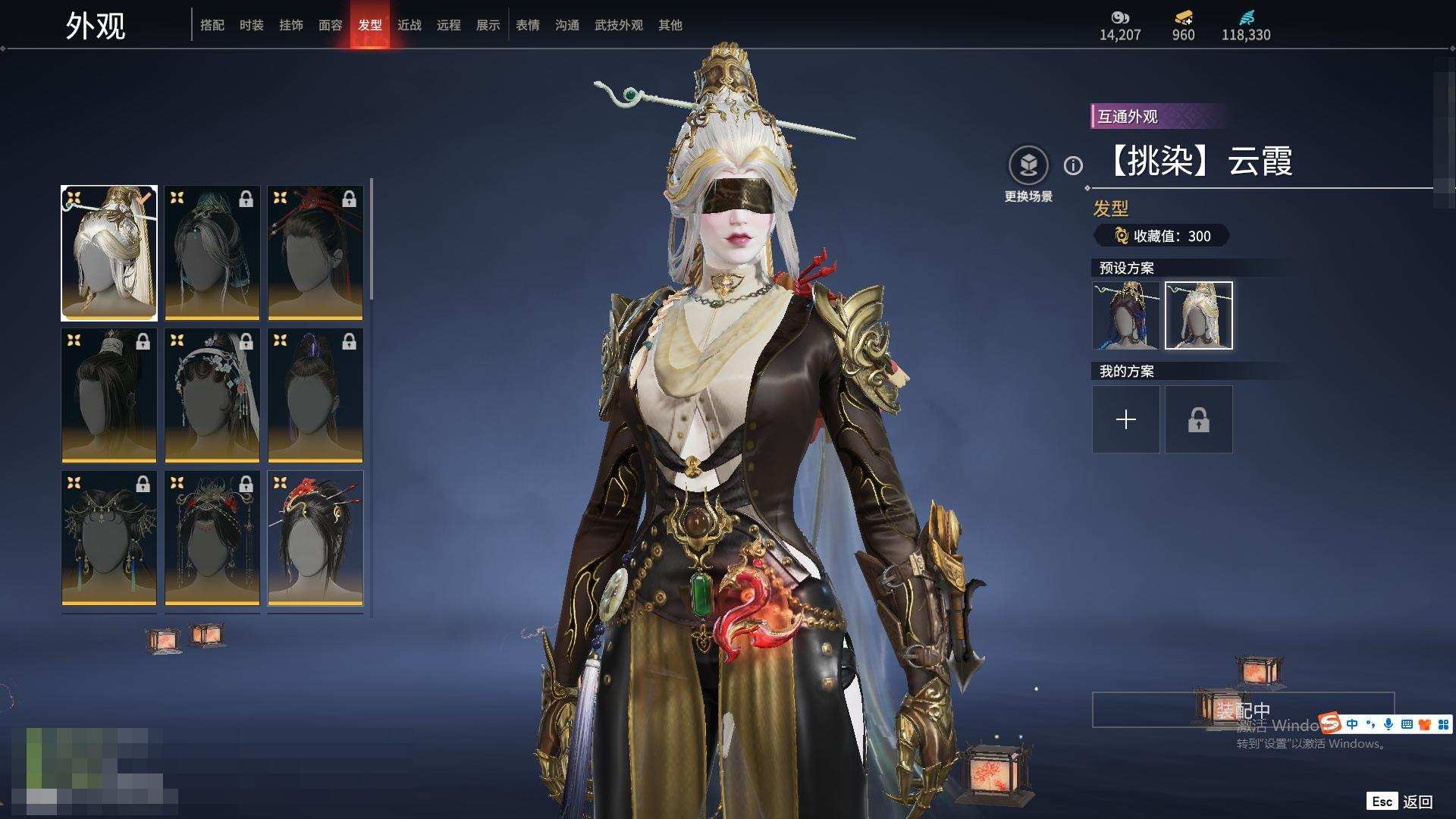Pick the unlocked red-ornament black hairstyle

click(x=315, y=538)
